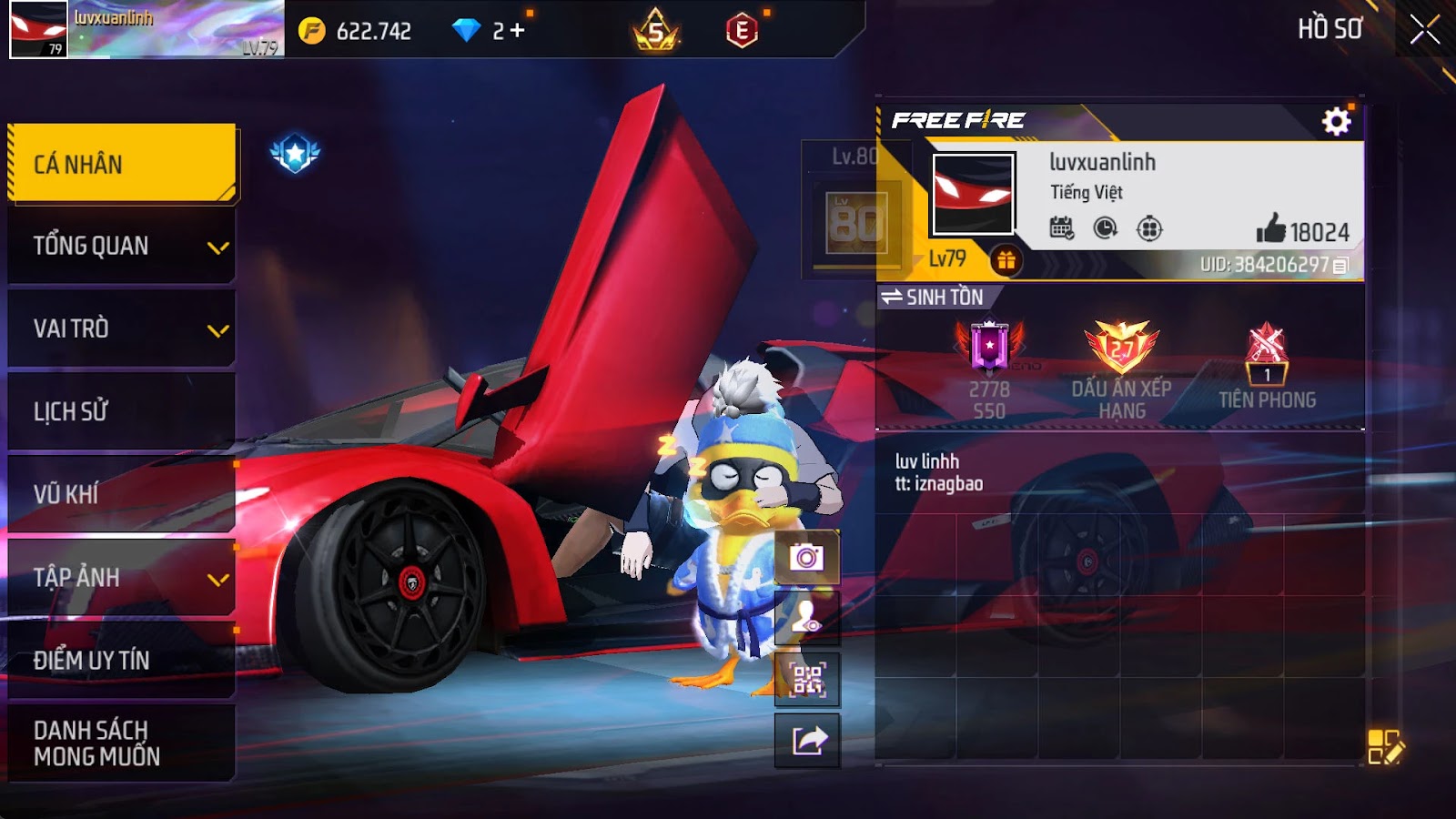
Task: Edit profile layout with the yellow edit icon
Action: pyautogui.click(x=1385, y=746)
